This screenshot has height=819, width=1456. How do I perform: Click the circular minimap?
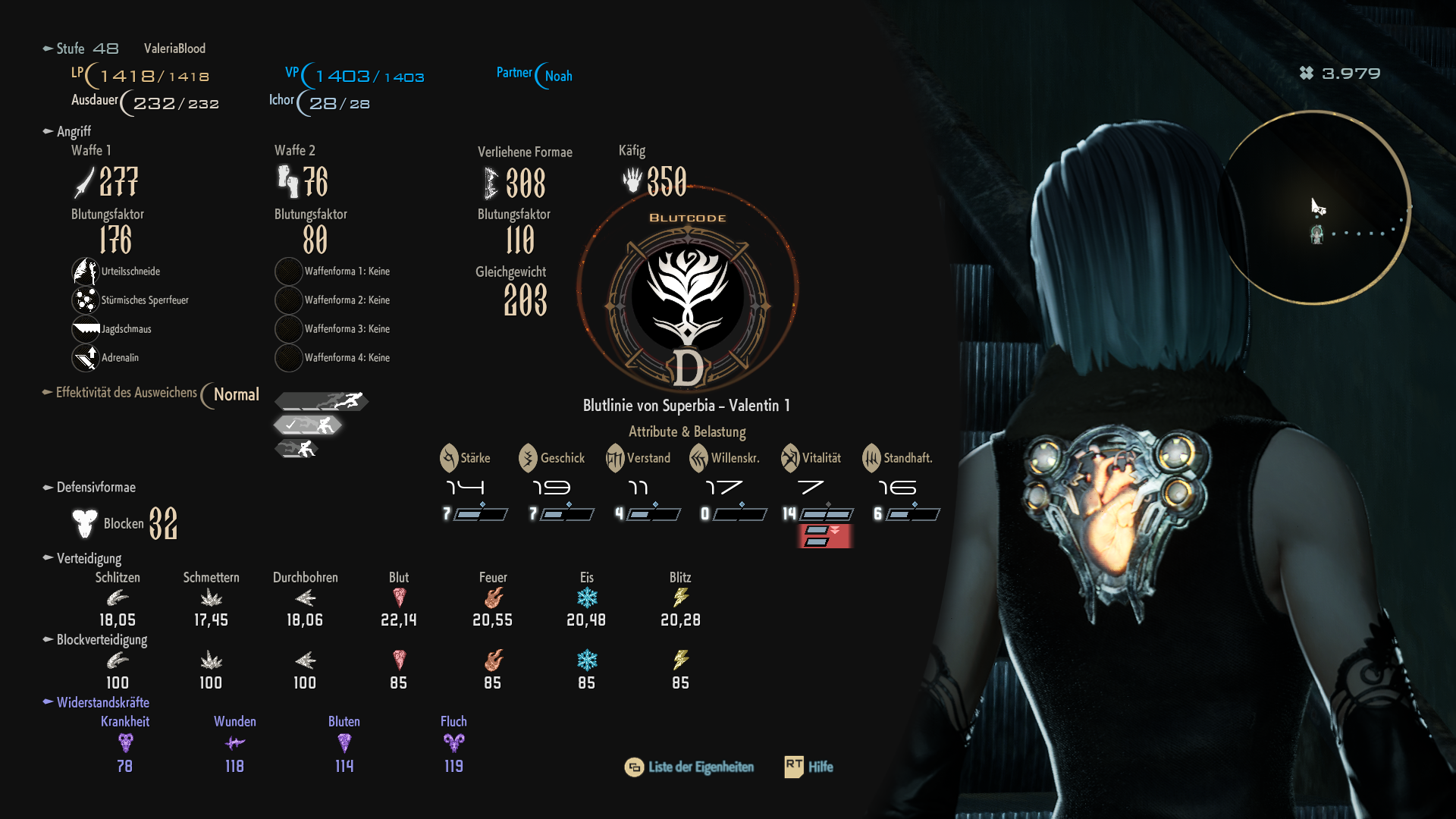[x=1316, y=208]
